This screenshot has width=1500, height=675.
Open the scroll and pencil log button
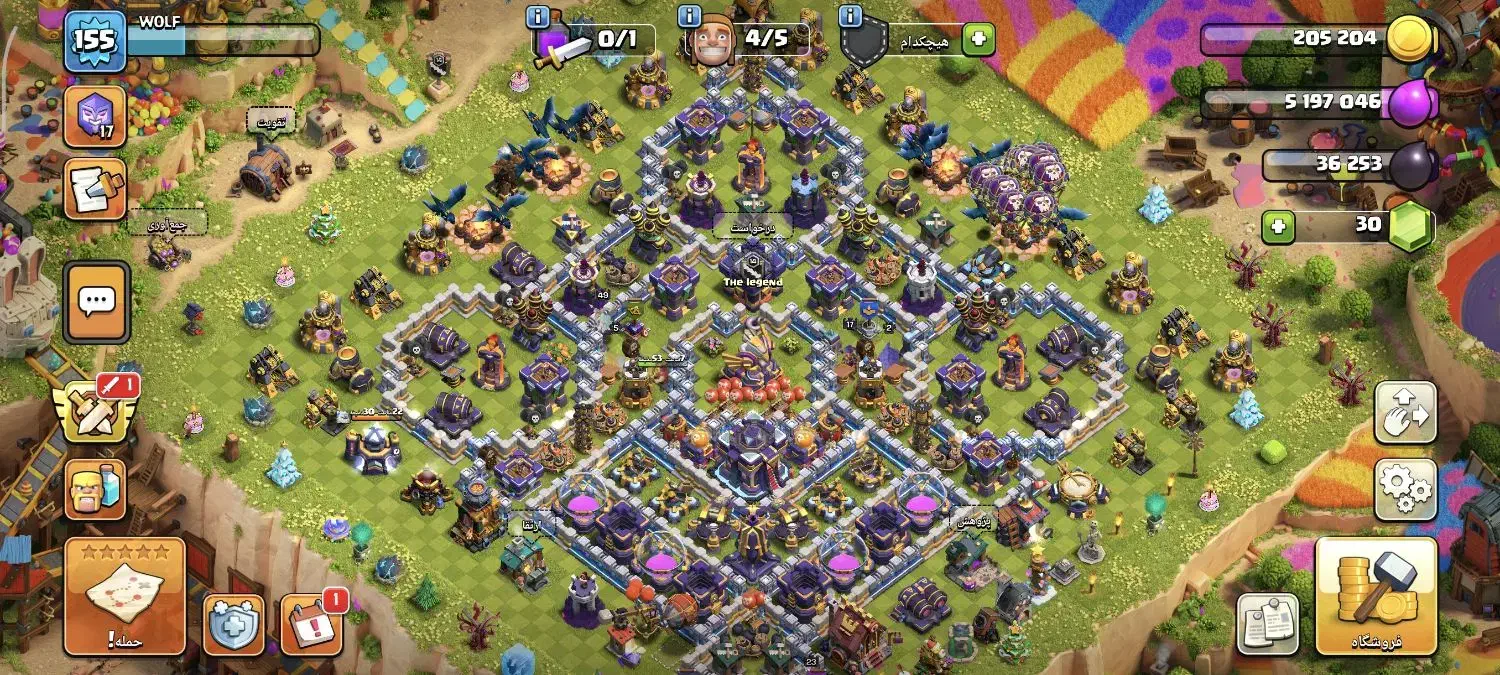coord(95,189)
